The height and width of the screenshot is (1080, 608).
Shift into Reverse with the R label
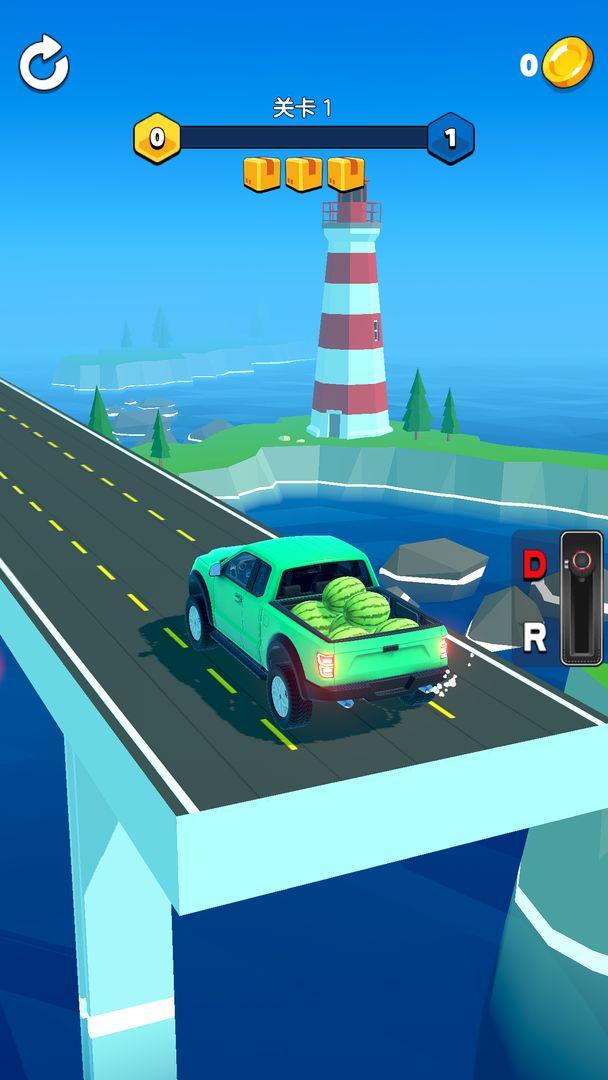535,636
